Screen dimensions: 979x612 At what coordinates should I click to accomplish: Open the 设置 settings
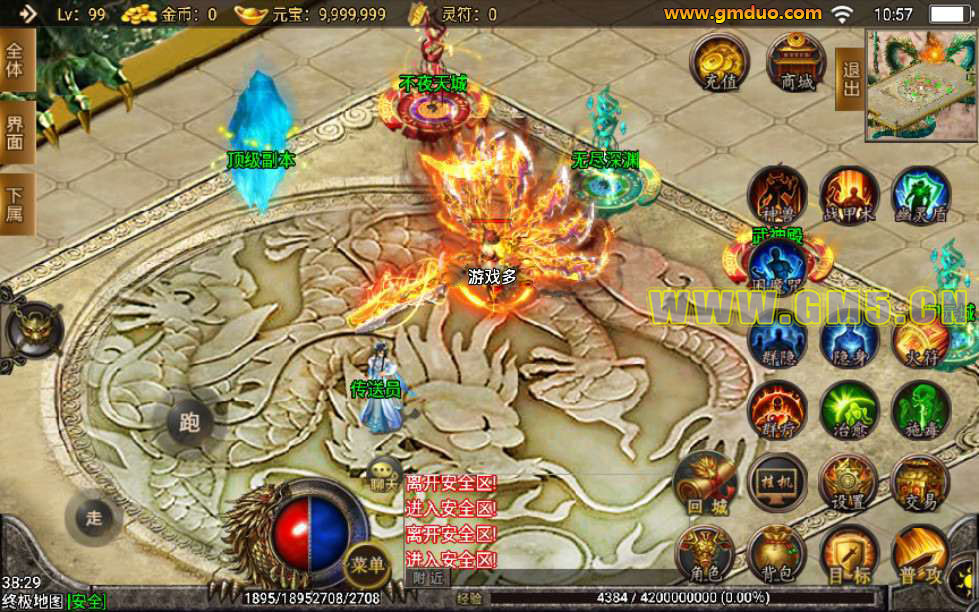(x=849, y=484)
